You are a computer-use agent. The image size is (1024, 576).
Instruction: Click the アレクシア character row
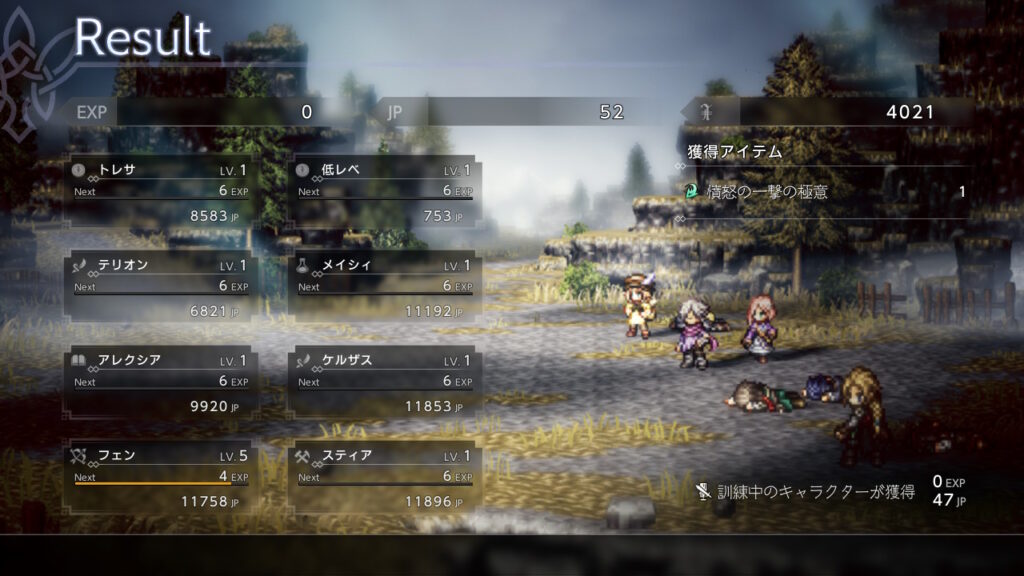tap(159, 382)
